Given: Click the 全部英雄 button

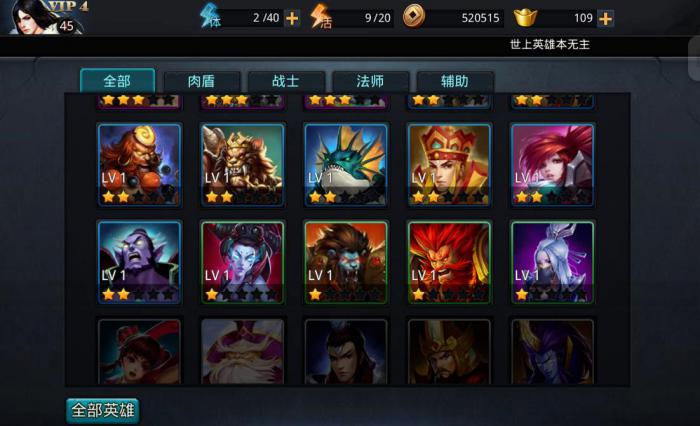Looking at the screenshot, I should tap(102, 410).
